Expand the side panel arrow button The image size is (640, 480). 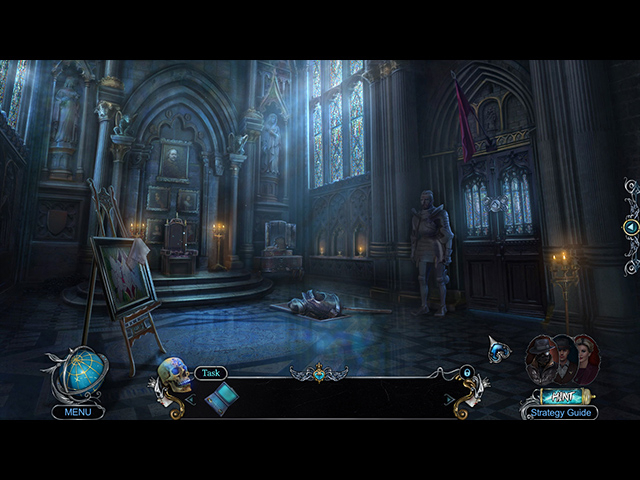point(630,227)
